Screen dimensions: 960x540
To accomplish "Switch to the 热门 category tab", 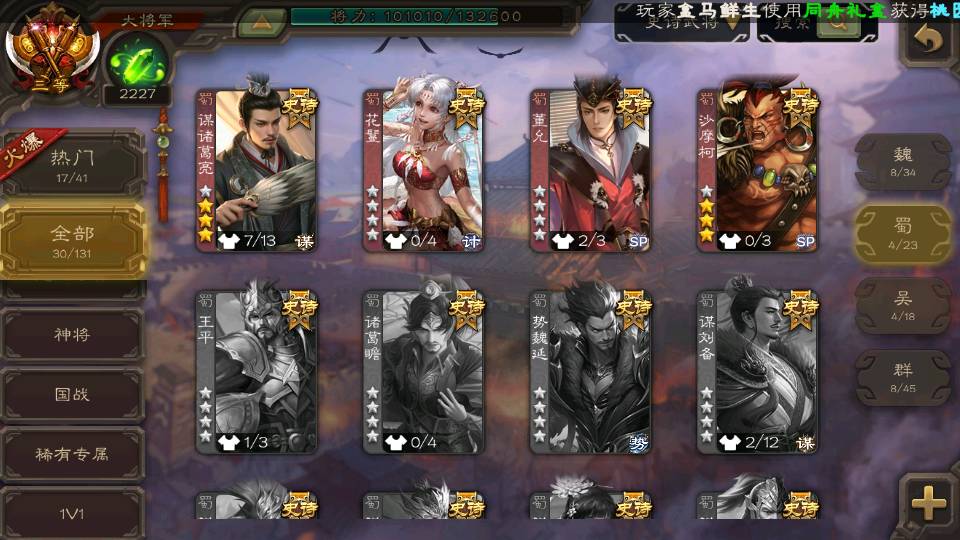I will coord(72,162).
